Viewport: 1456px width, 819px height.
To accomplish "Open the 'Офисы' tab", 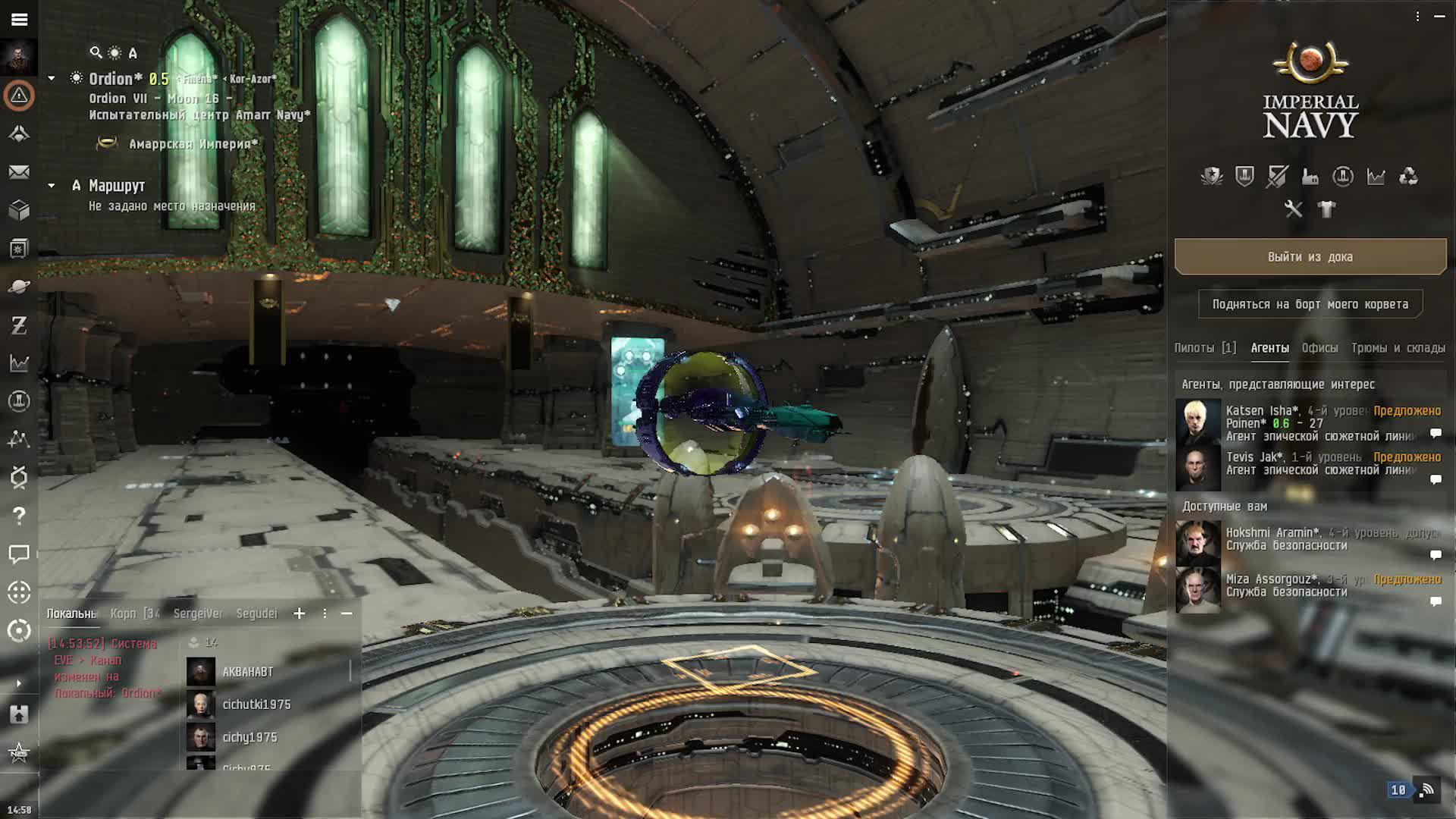I will (x=1319, y=348).
